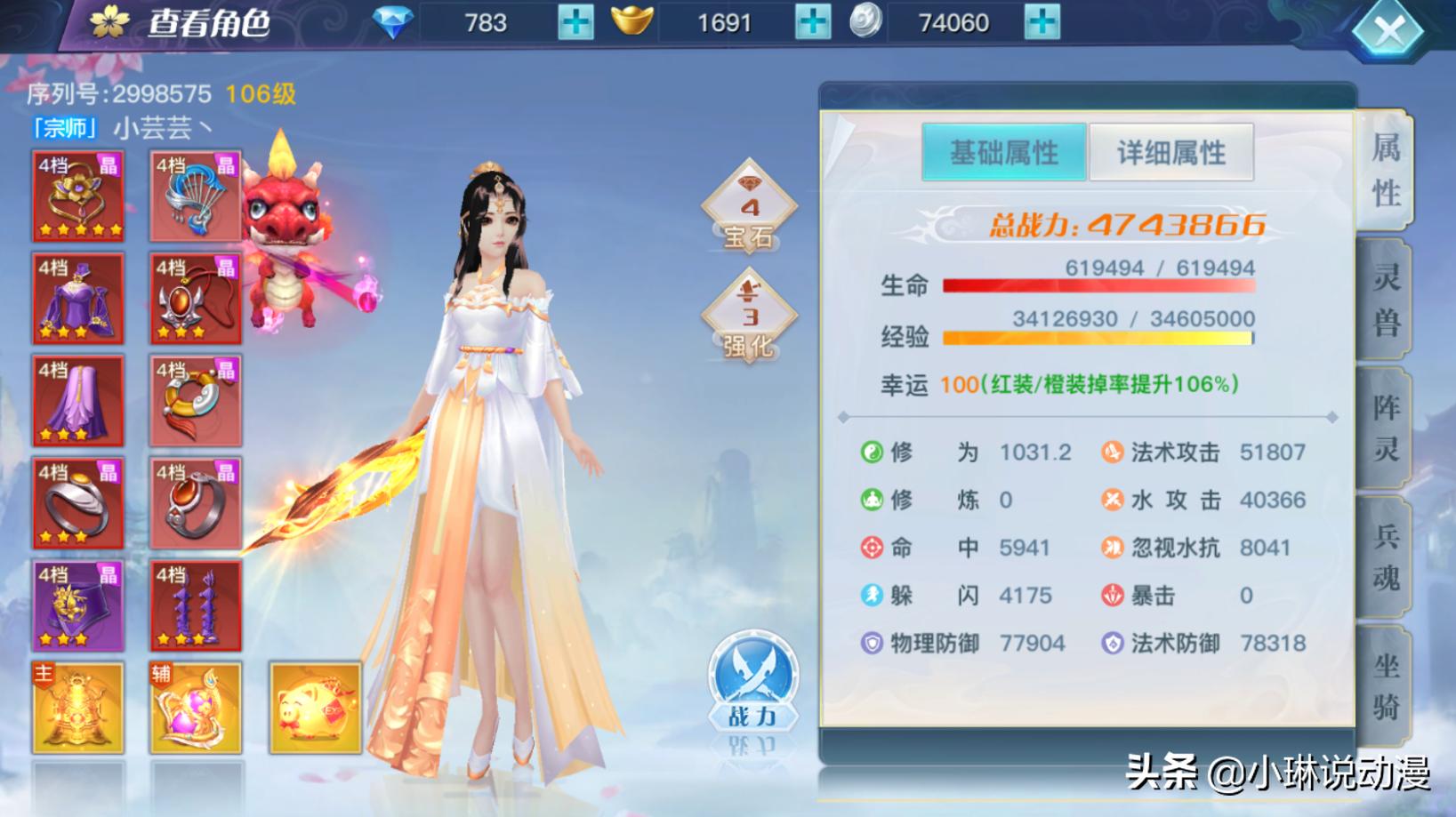Add more silver coins with plus button

pos(1042,22)
